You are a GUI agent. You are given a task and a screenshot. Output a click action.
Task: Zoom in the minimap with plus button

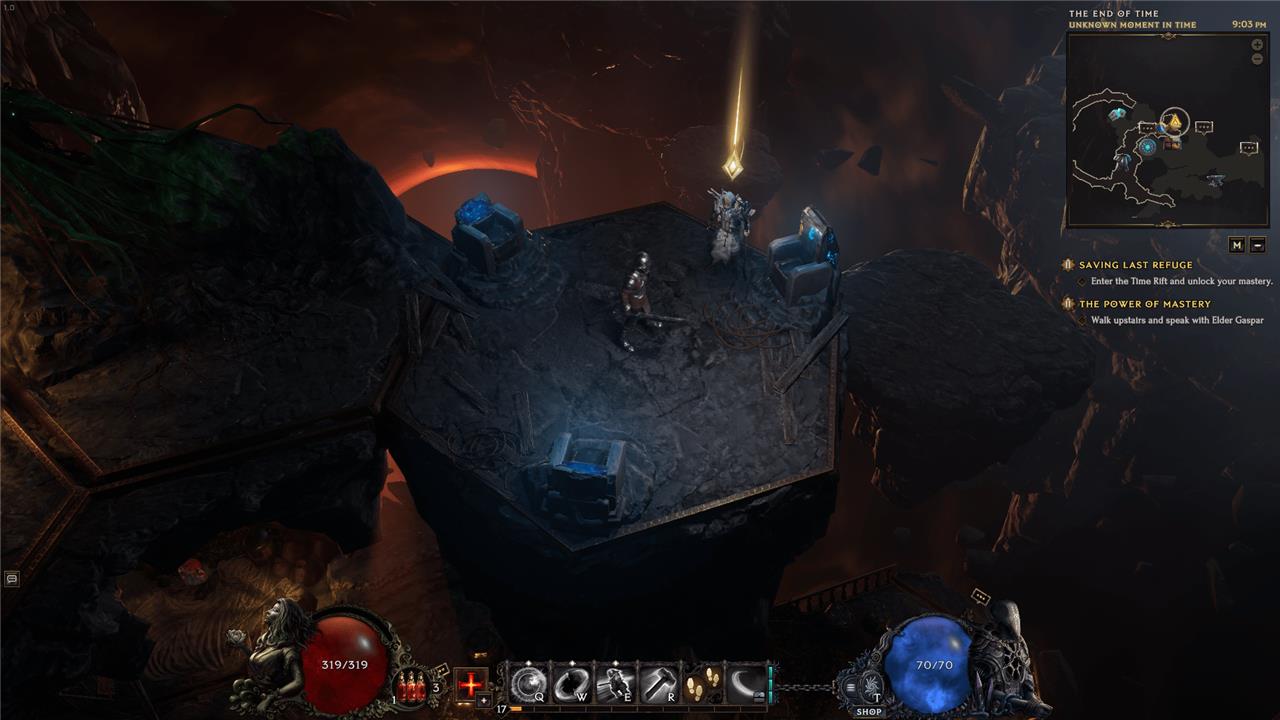click(x=1257, y=45)
